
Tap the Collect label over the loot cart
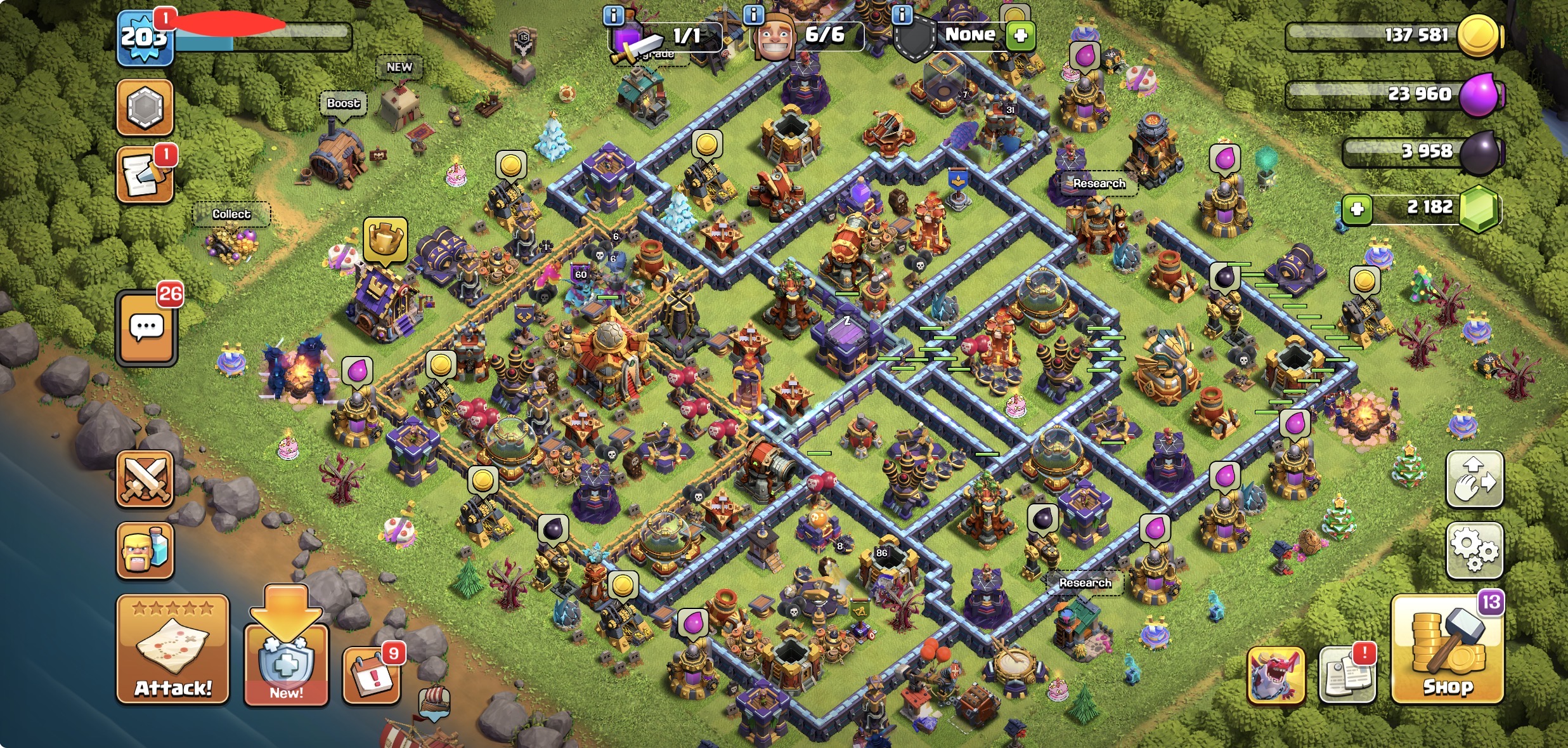pyautogui.click(x=231, y=214)
